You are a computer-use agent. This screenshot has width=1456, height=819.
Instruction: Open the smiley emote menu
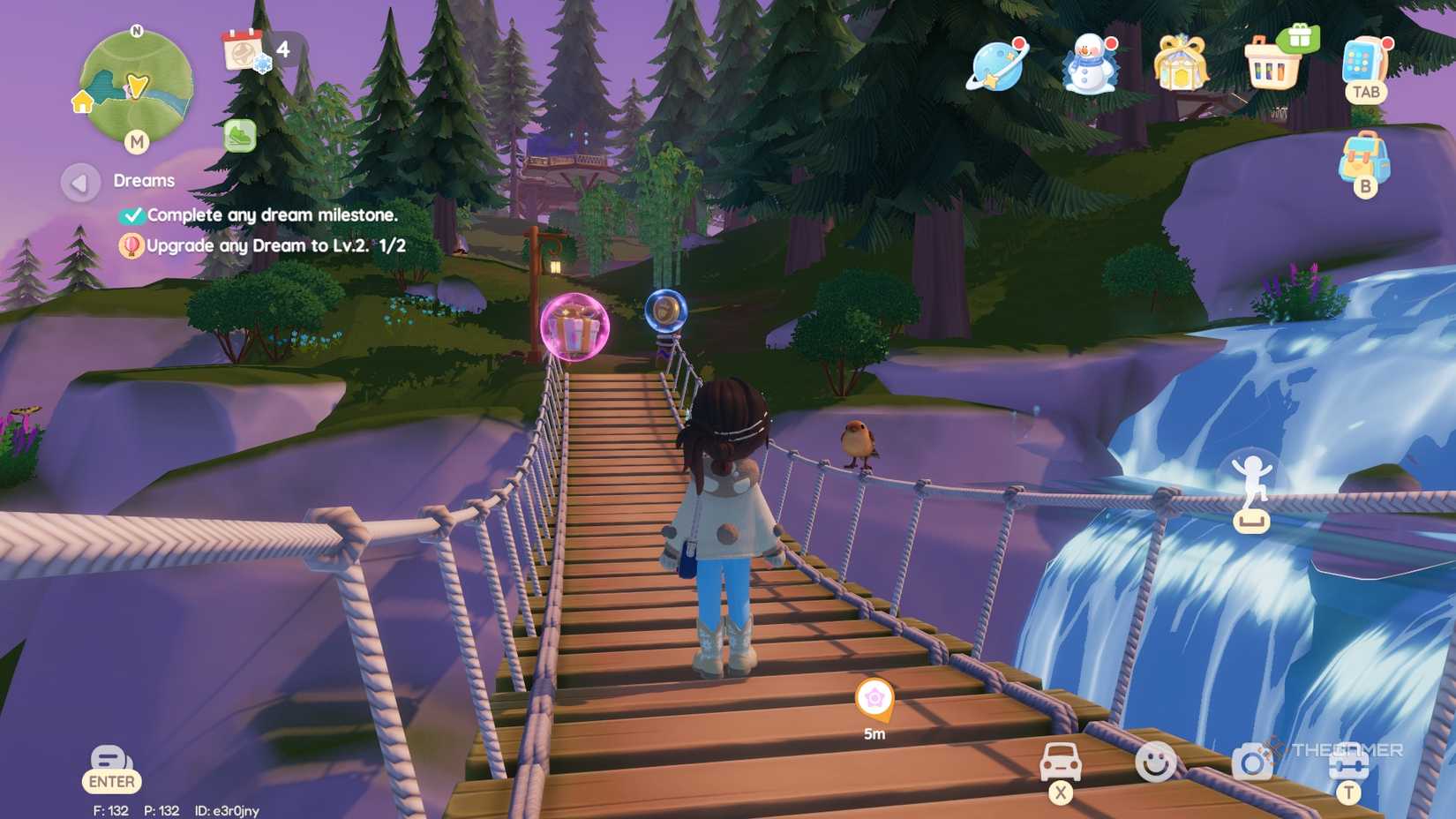click(1158, 762)
